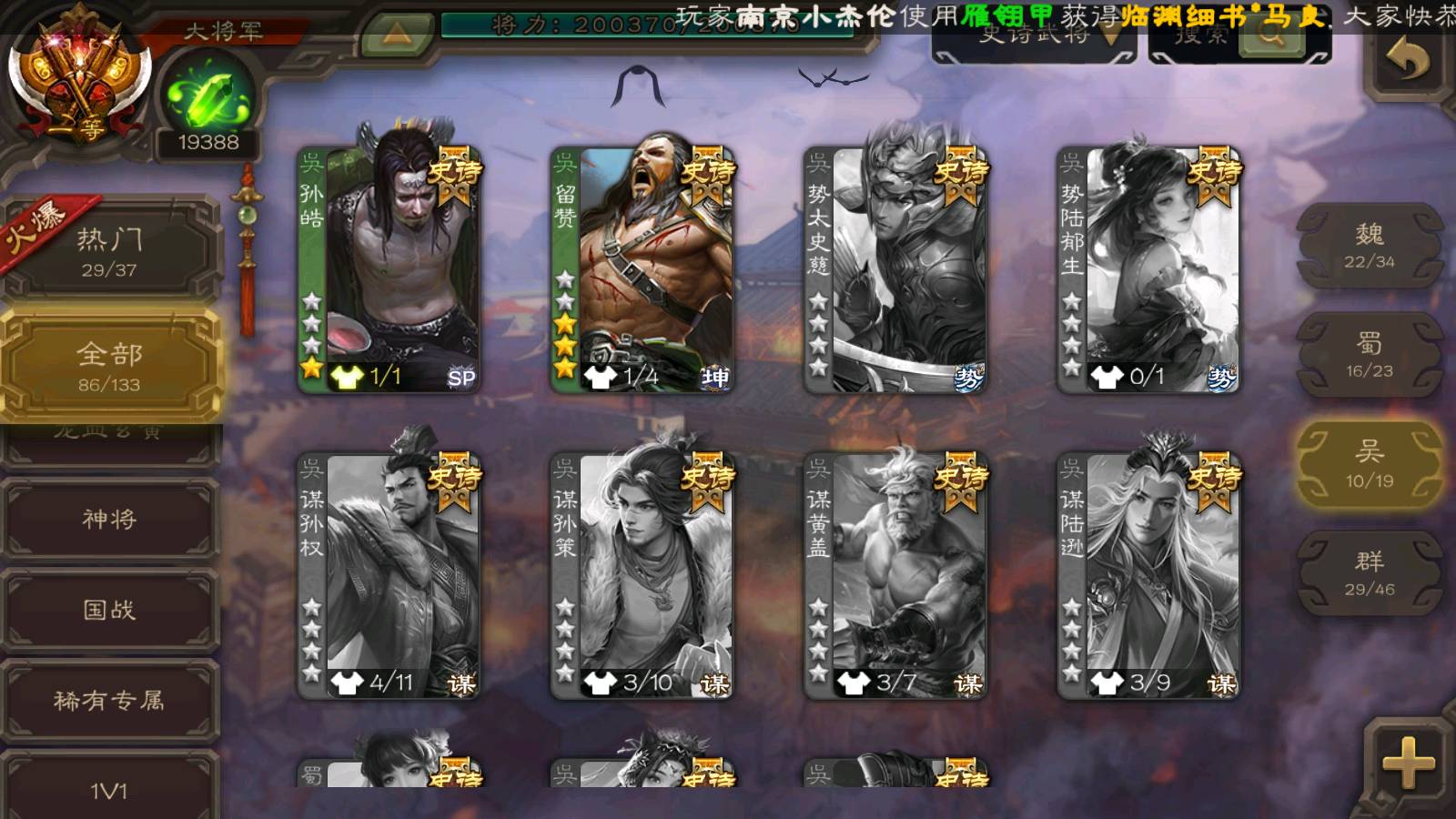Switch to the 吴 faction filter
The width and height of the screenshot is (1456, 819).
coord(1369,464)
